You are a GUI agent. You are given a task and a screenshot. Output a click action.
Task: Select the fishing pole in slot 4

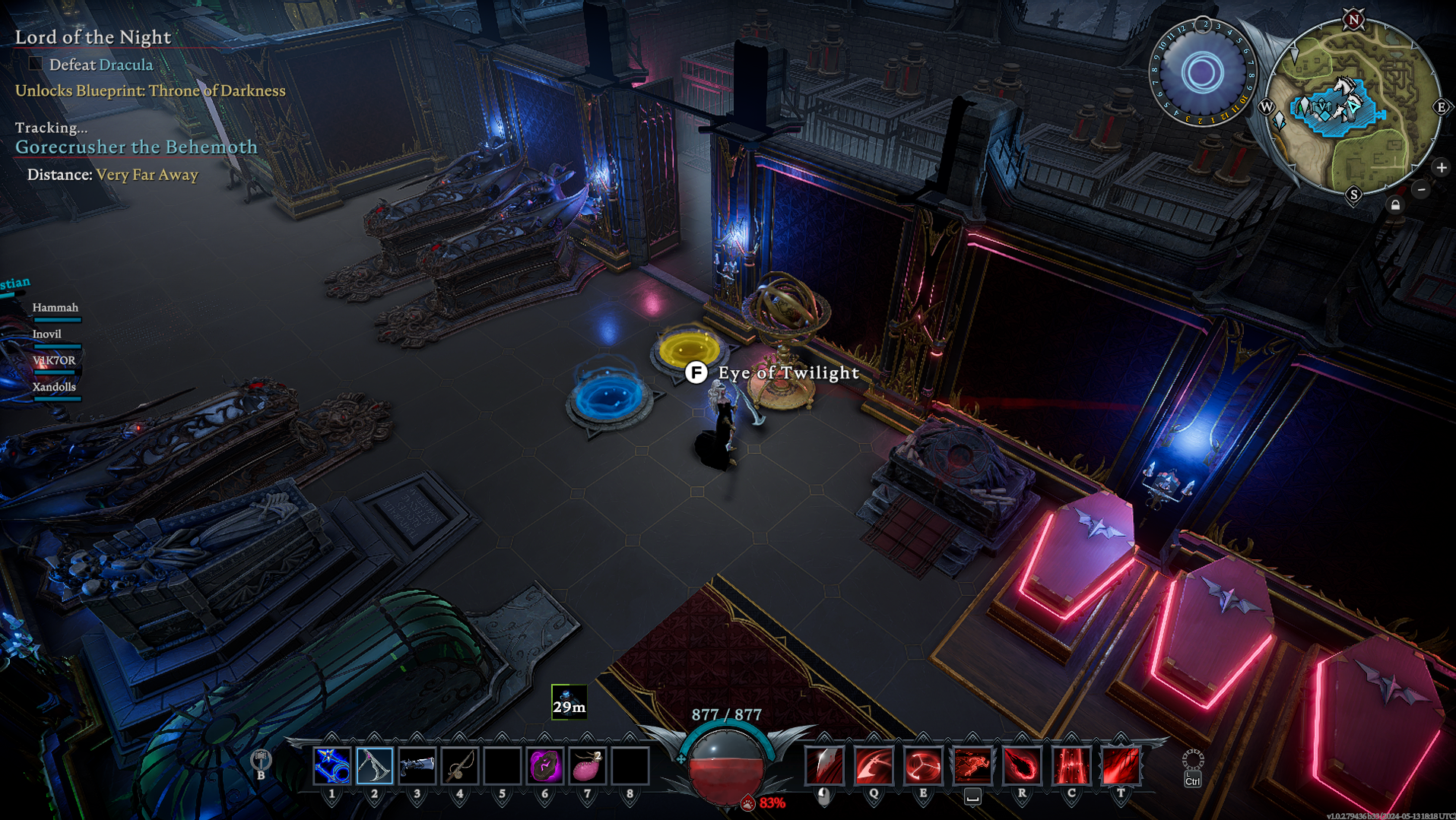[x=460, y=765]
